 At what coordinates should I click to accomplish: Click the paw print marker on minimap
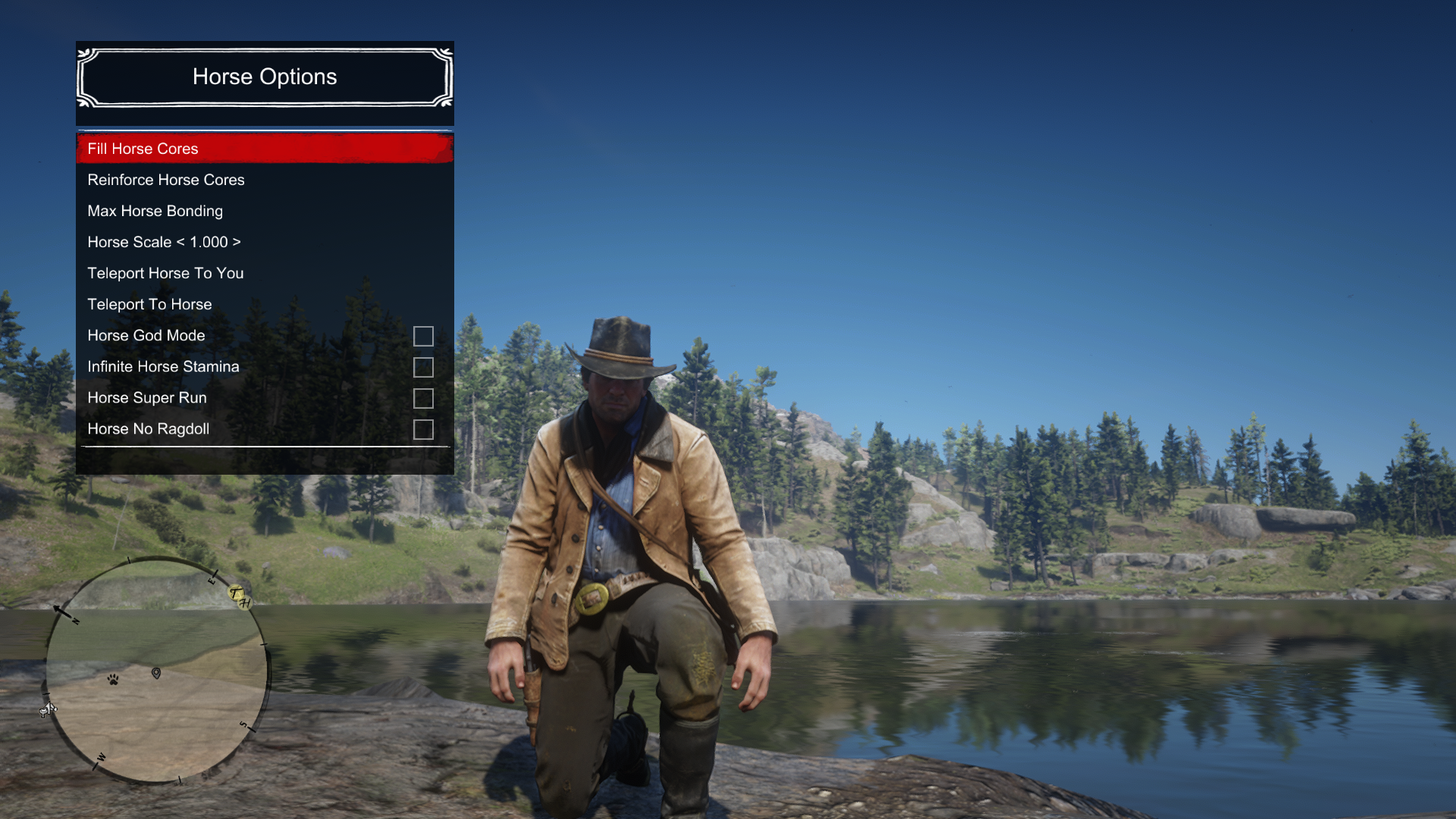pos(113,679)
